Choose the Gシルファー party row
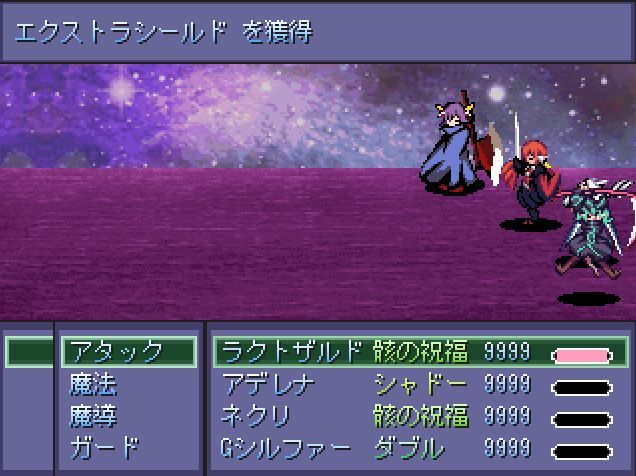636x476 pixels. click(285, 448)
